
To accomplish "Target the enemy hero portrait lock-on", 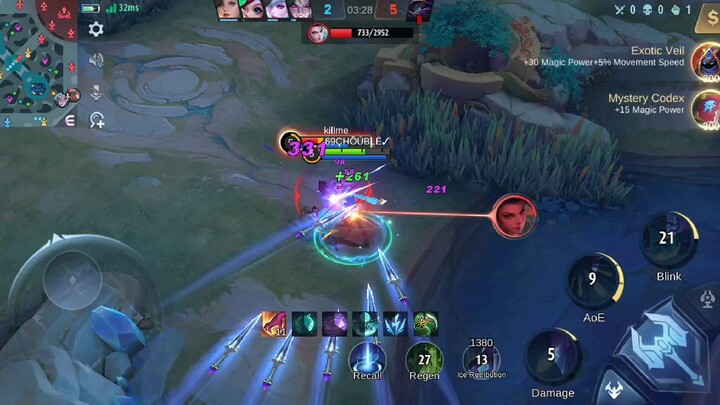I will (x=514, y=216).
